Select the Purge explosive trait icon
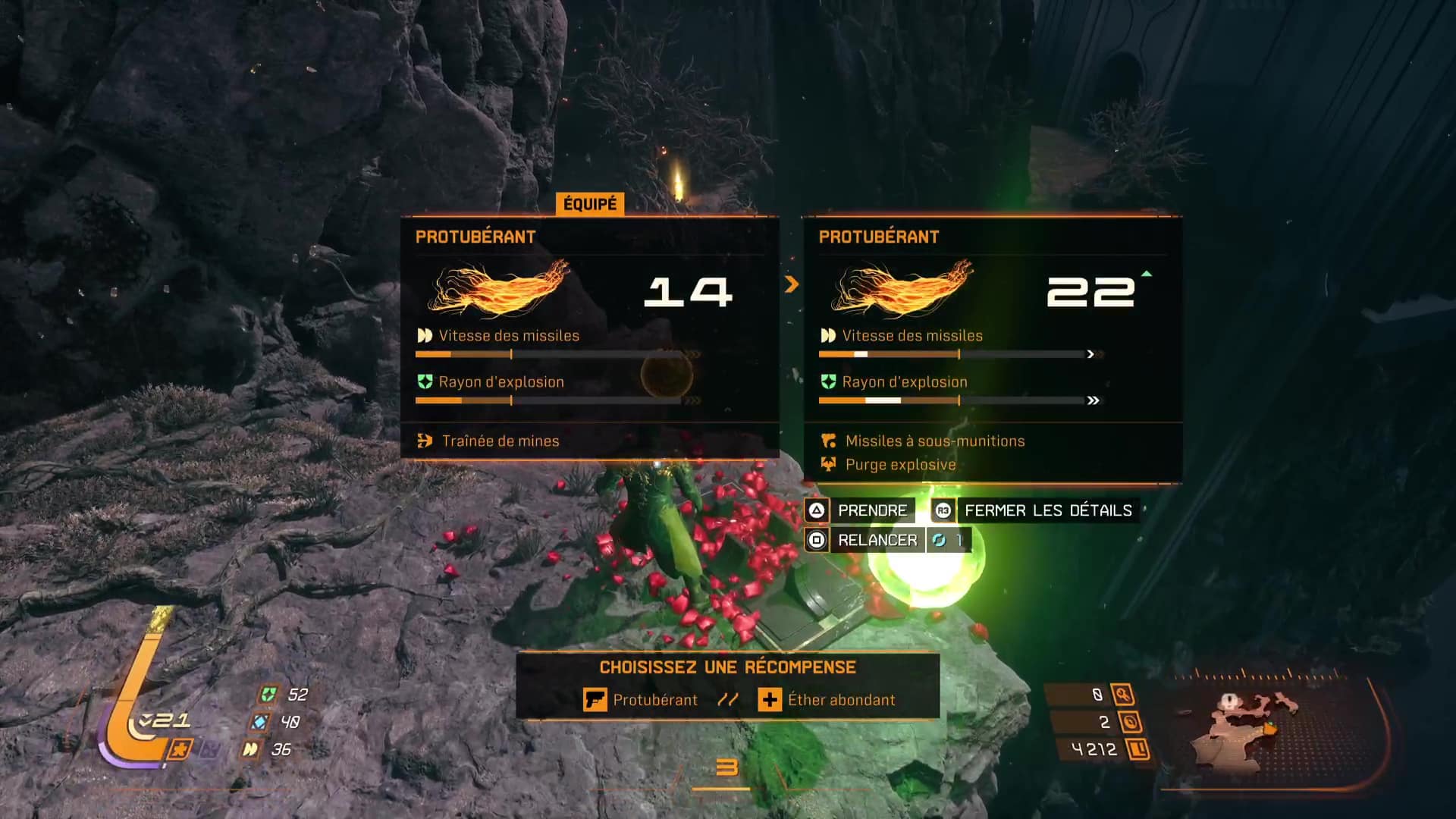The height and width of the screenshot is (819, 1456). 829,464
